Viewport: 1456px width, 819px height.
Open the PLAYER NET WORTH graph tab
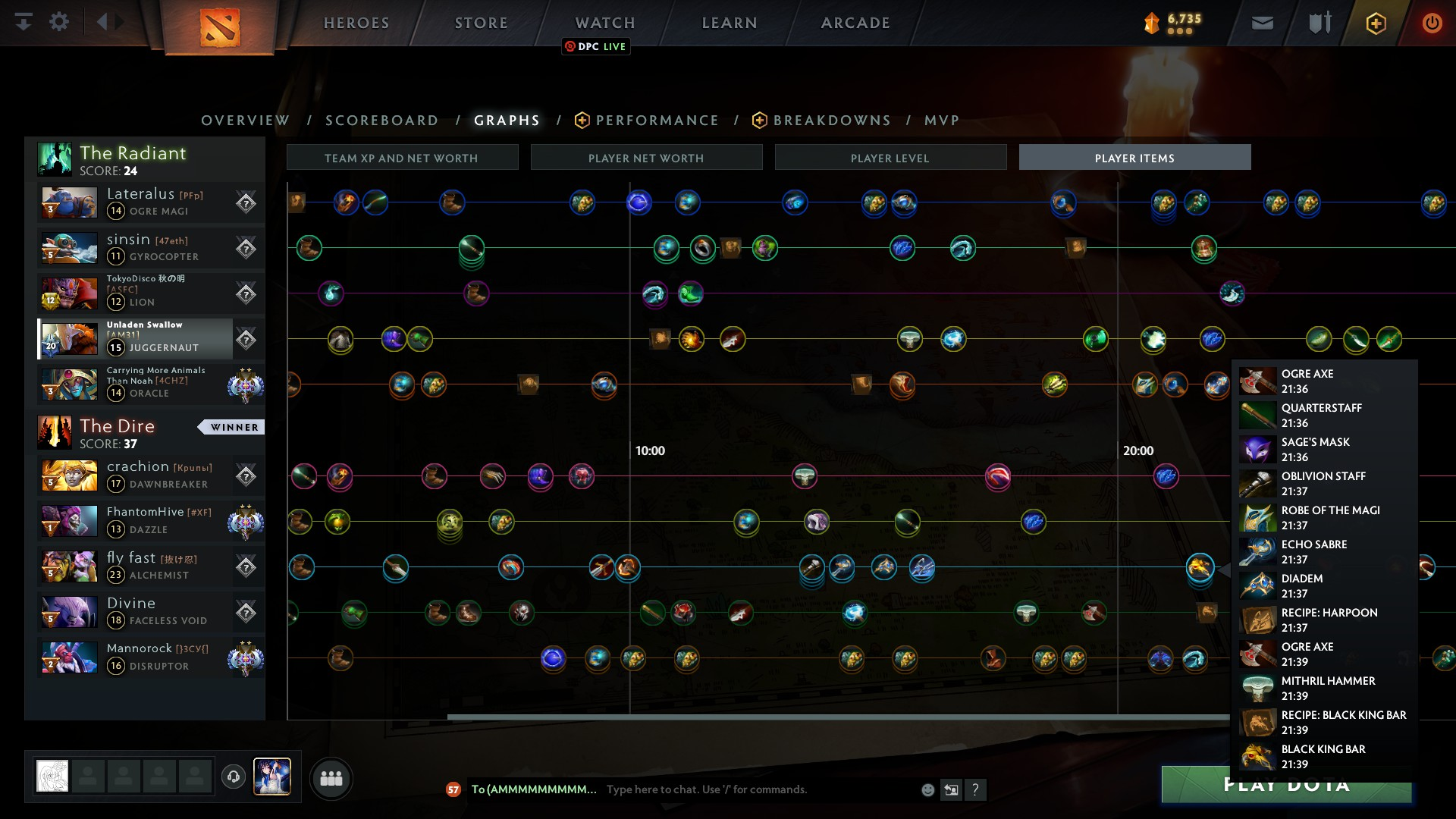pos(646,158)
